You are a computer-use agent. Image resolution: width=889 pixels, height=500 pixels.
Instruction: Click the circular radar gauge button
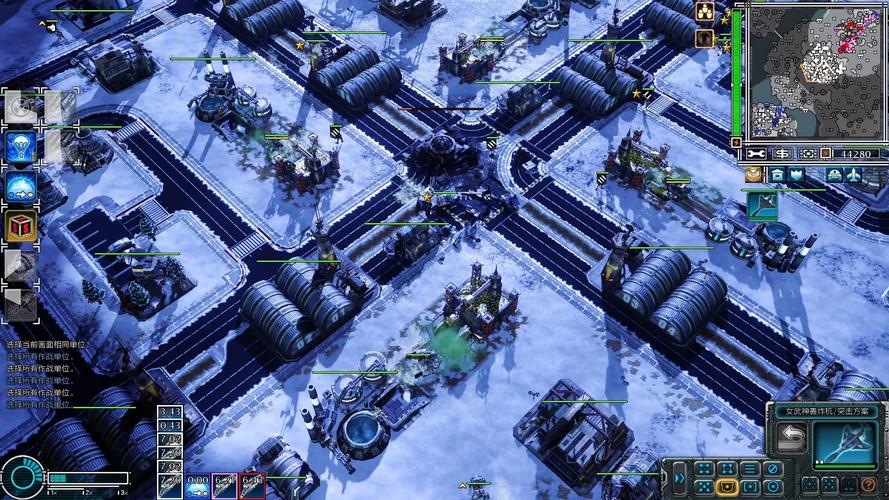click(22, 476)
